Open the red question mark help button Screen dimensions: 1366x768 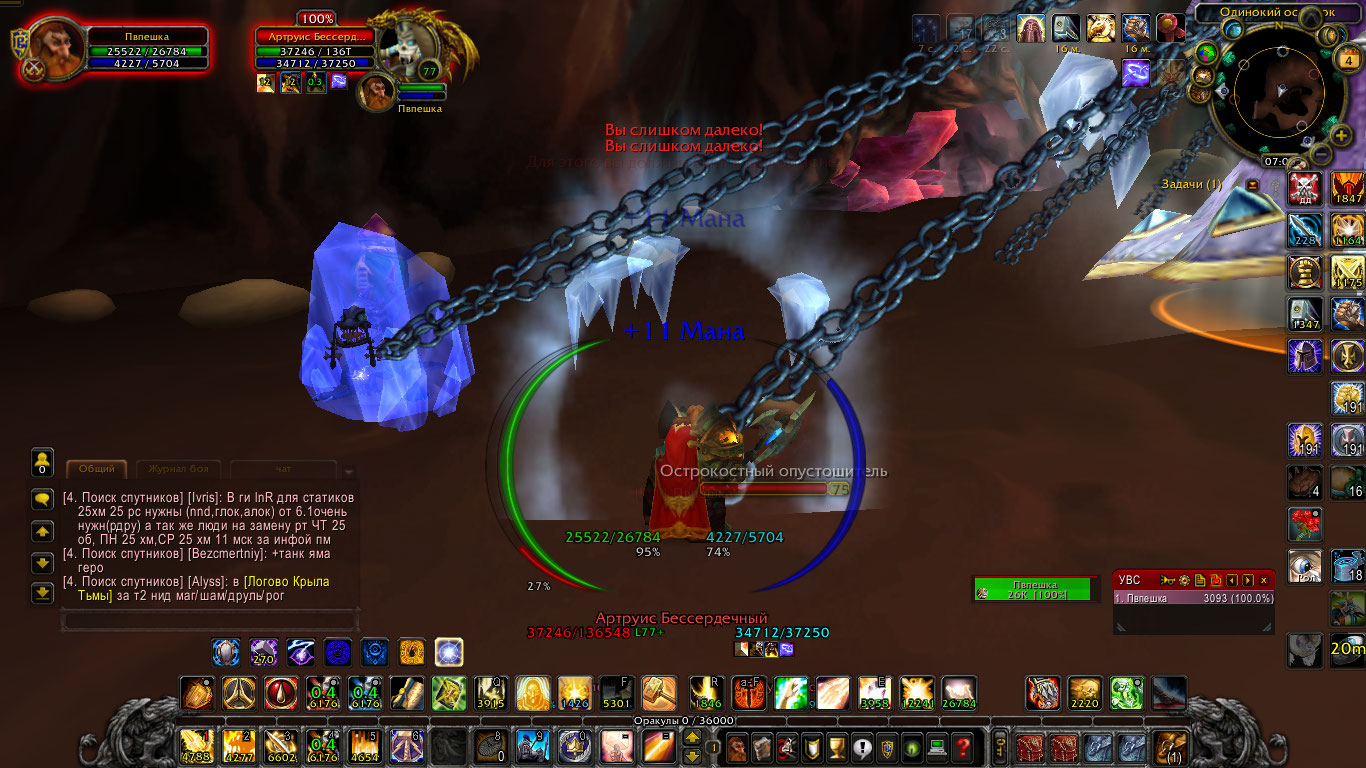click(x=962, y=746)
